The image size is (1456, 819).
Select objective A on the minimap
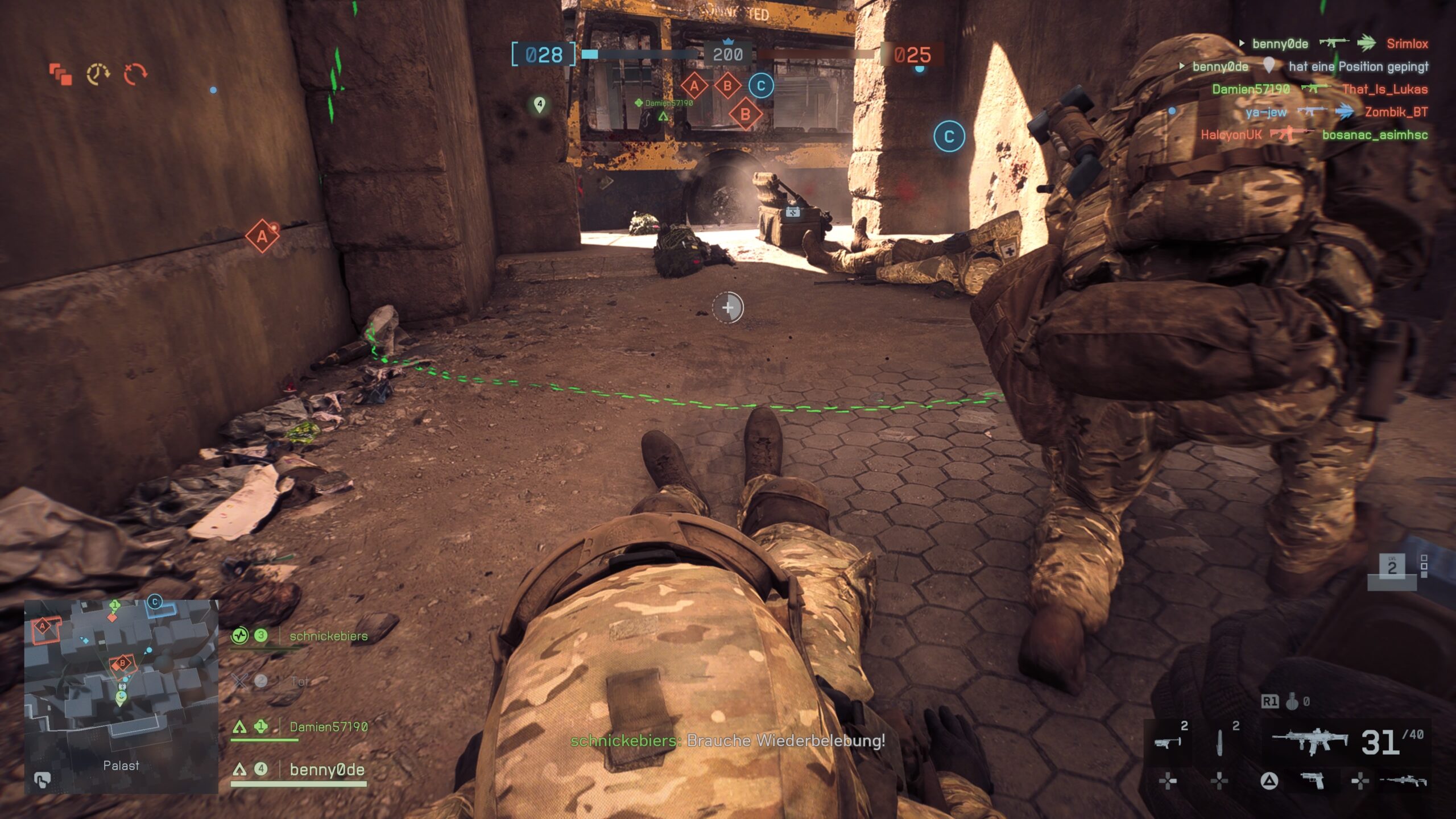(43, 627)
